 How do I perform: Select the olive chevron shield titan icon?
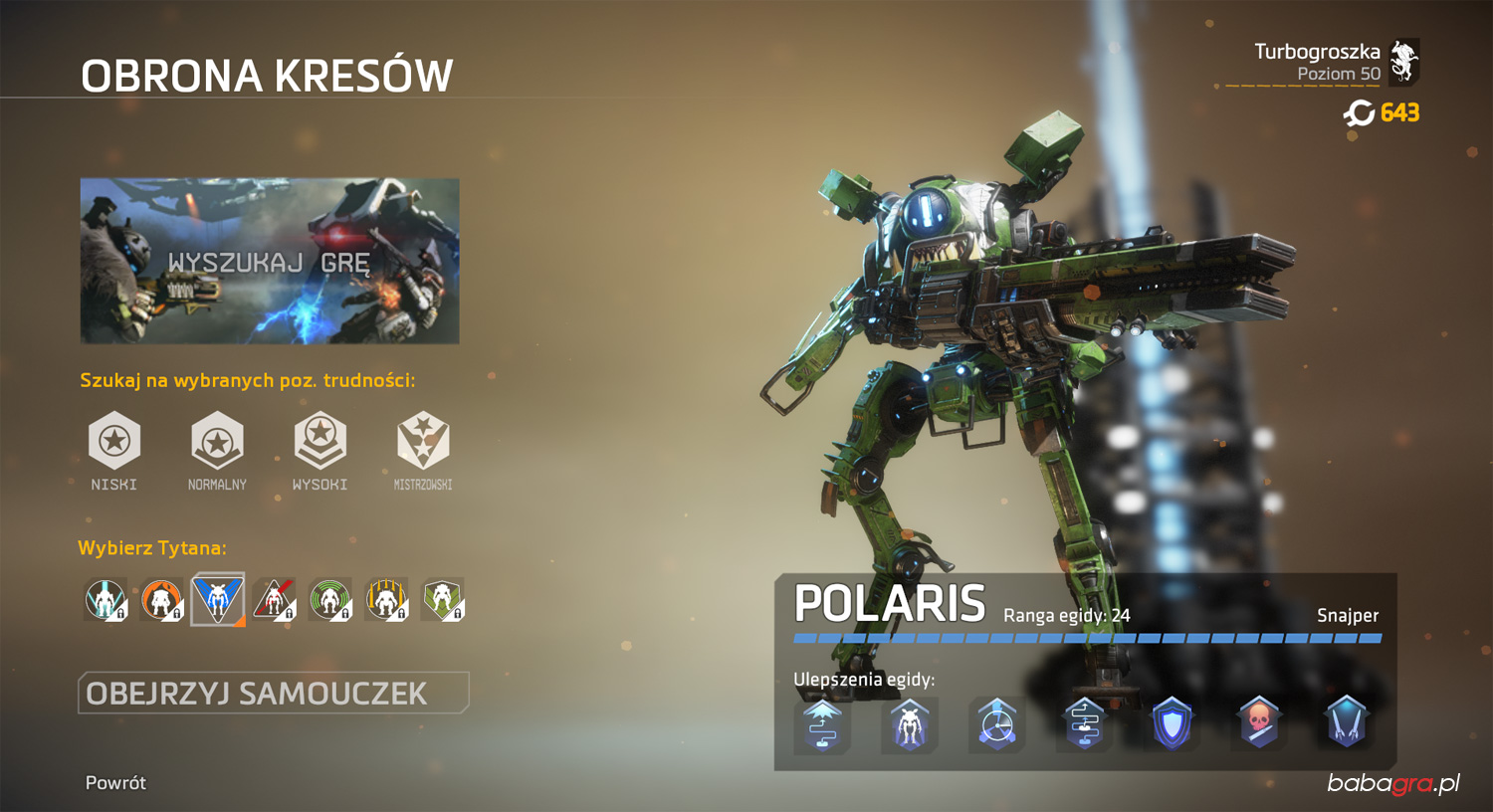pos(443,600)
